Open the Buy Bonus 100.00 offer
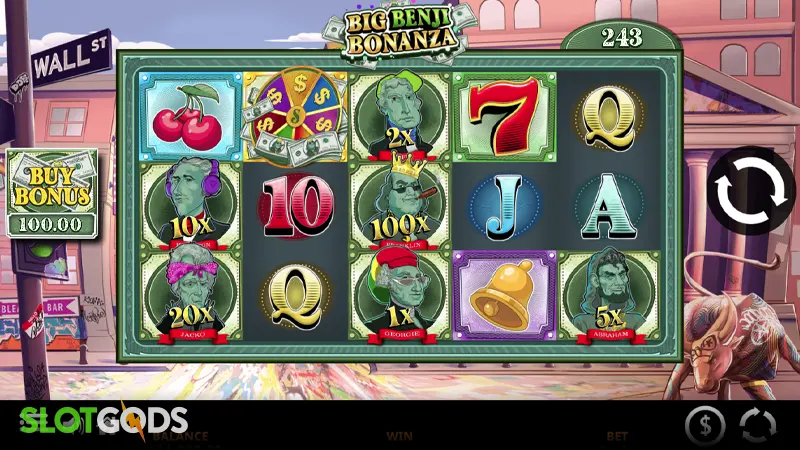Viewport: 800px width, 450px height. (x=52, y=194)
